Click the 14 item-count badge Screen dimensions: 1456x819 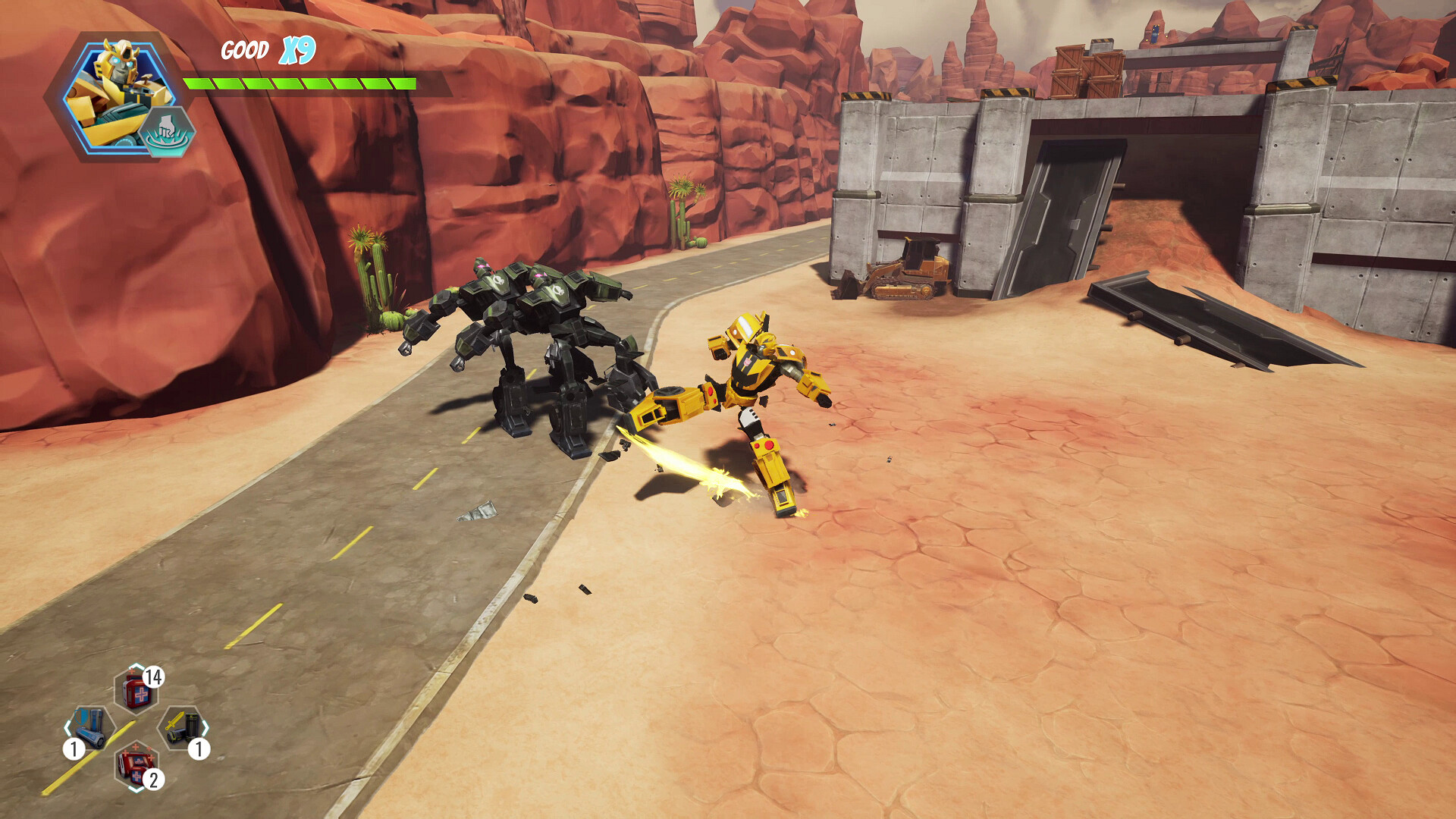(x=154, y=677)
